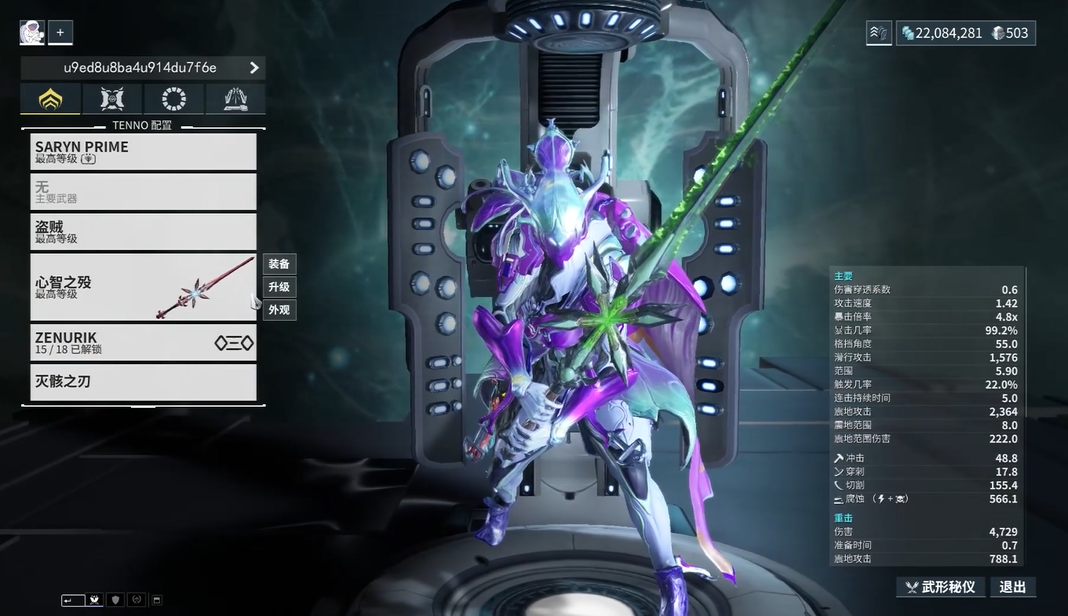Click the 装备 equip button

(x=279, y=264)
